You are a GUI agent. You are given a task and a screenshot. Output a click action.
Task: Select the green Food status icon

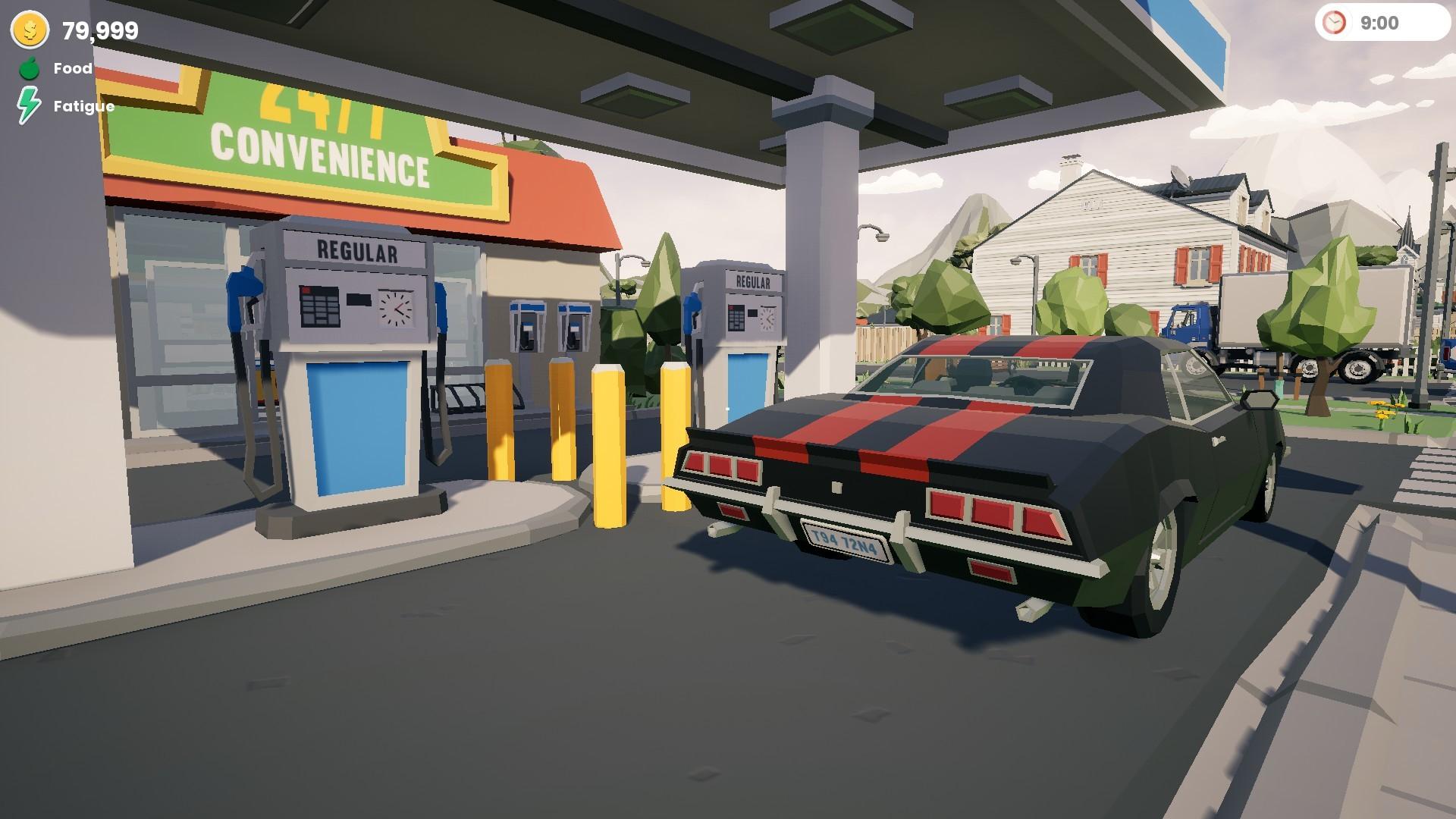28,68
